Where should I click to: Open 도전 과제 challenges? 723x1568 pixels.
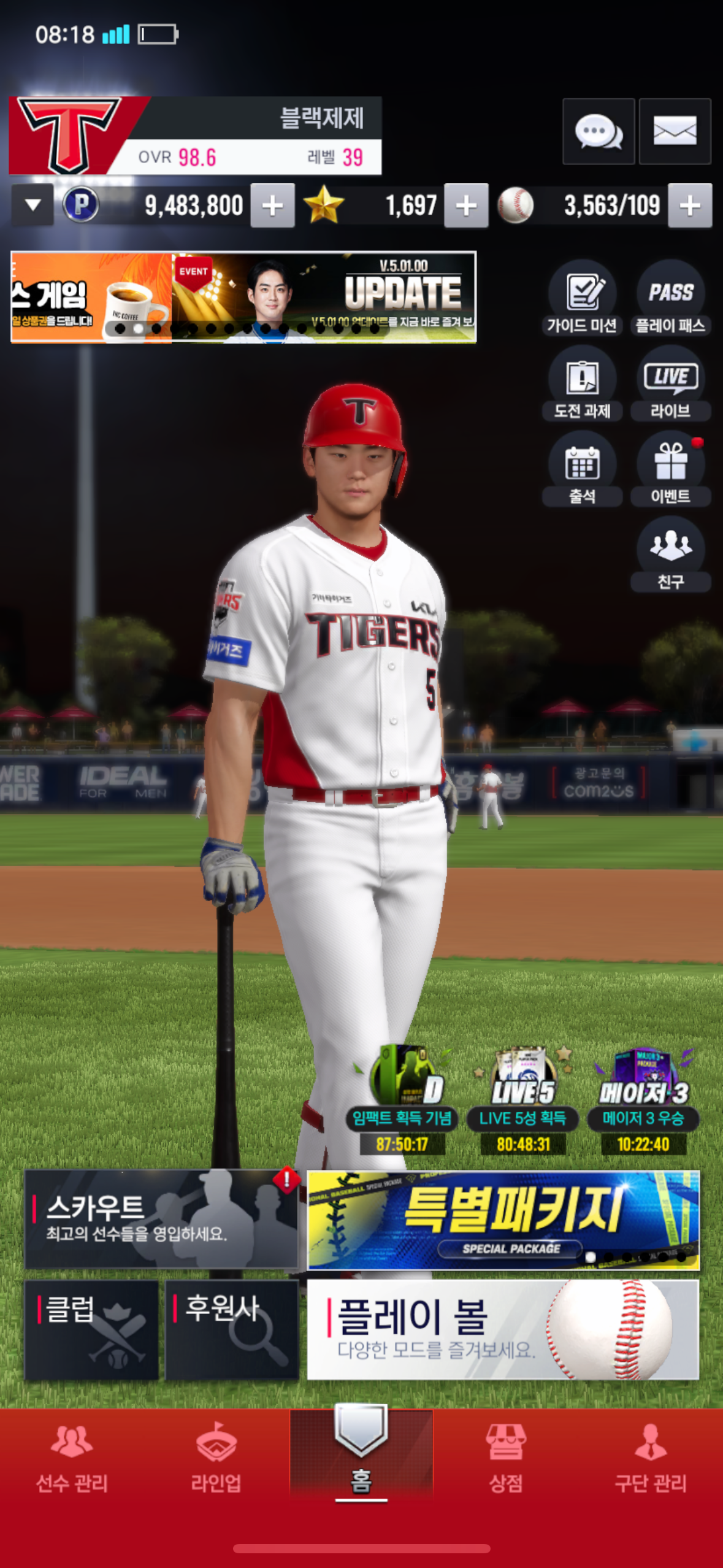[x=582, y=385]
